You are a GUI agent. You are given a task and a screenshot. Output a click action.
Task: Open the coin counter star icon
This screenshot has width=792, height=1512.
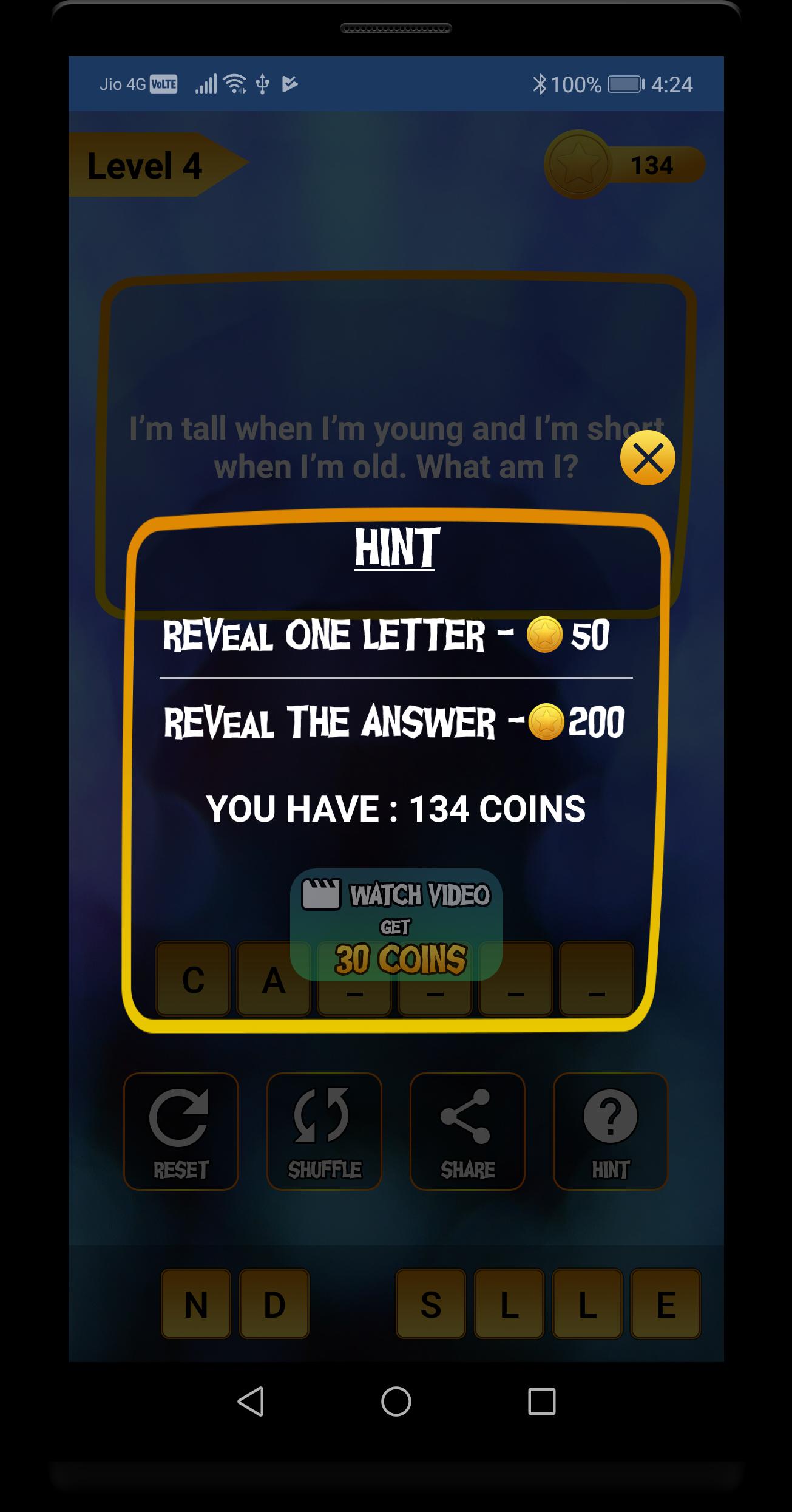(x=577, y=165)
